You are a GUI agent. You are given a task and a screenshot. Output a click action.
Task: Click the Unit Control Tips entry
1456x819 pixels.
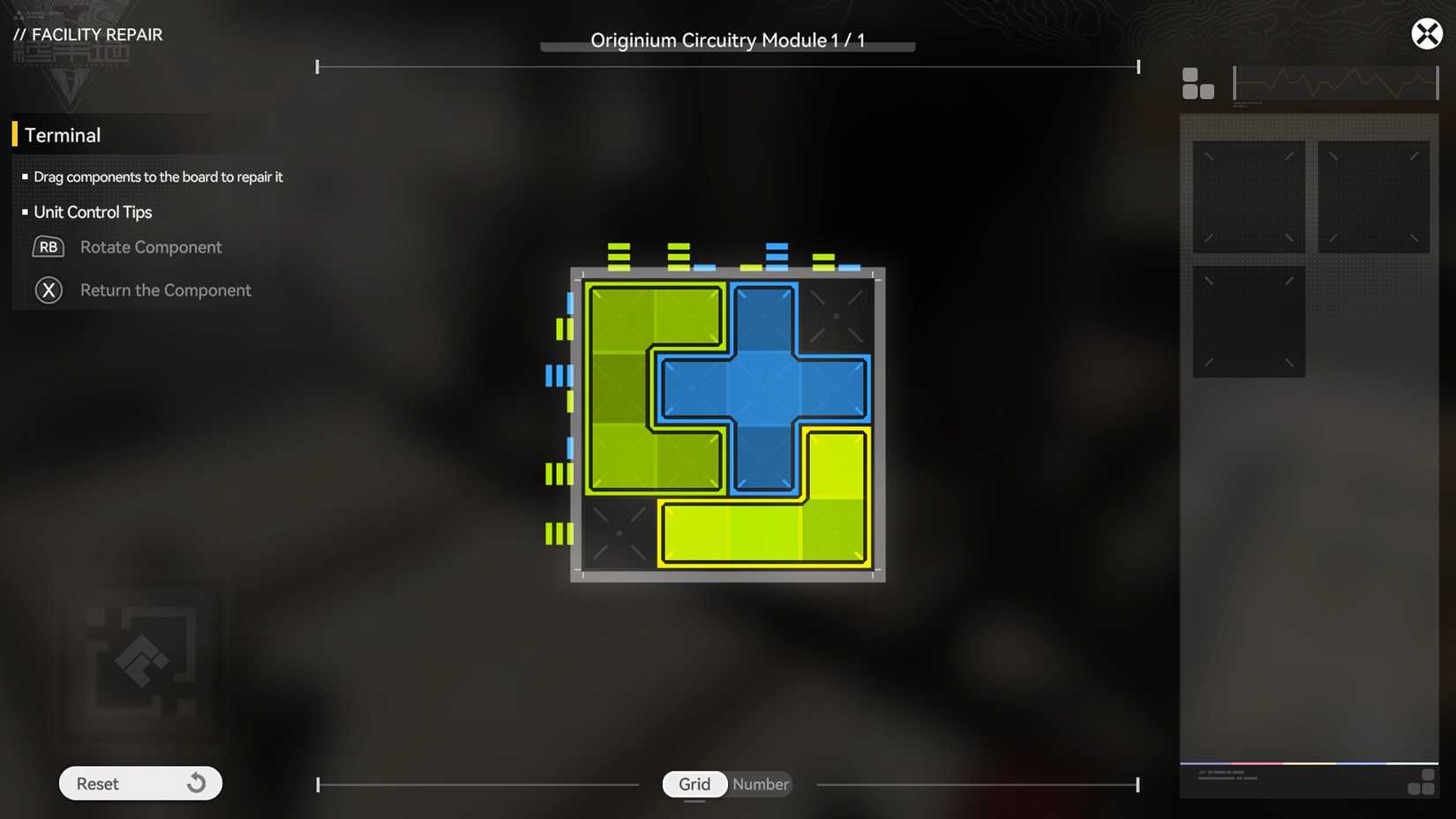point(93,212)
